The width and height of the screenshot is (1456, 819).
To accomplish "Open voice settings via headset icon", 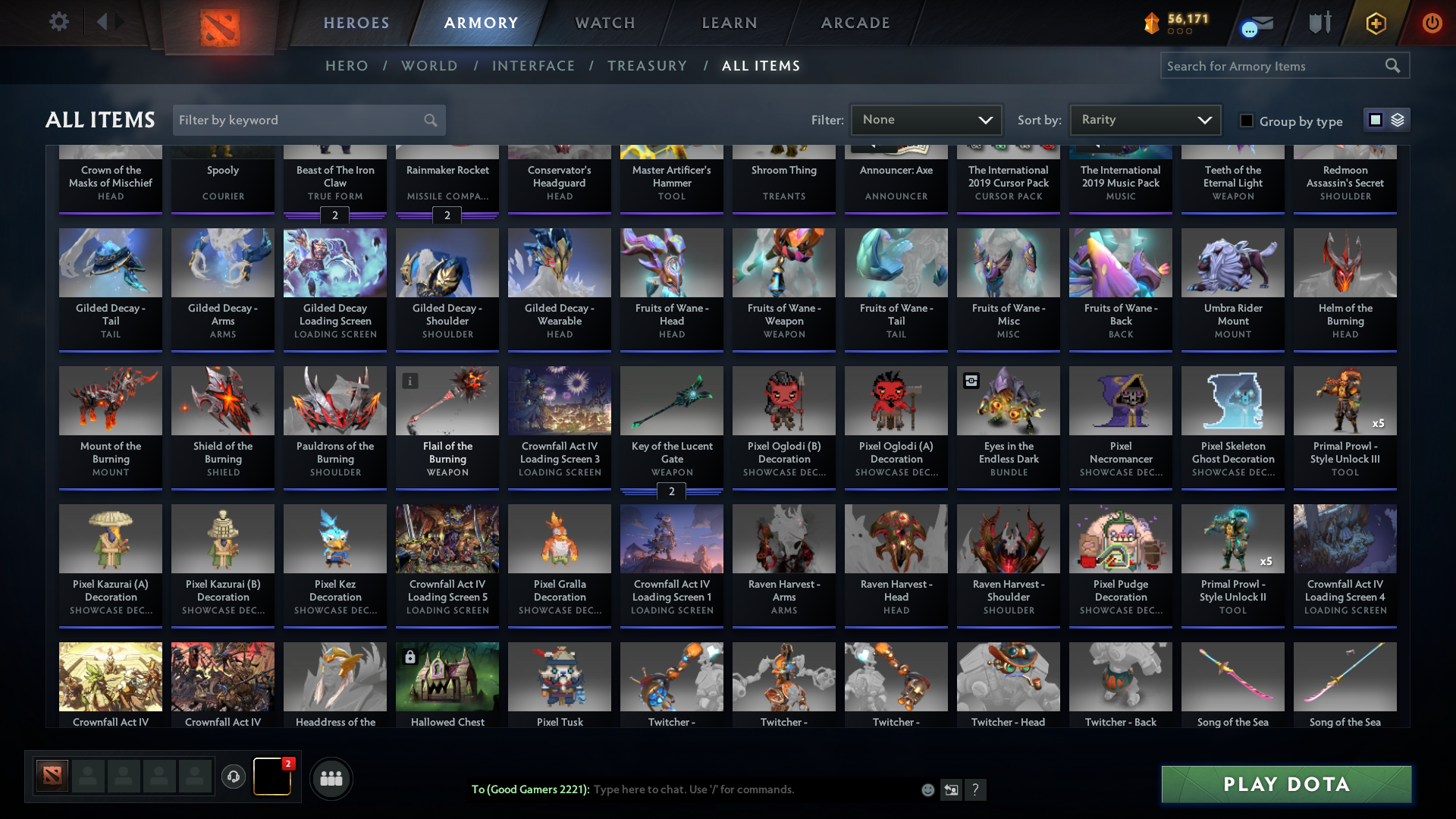I will [234, 777].
